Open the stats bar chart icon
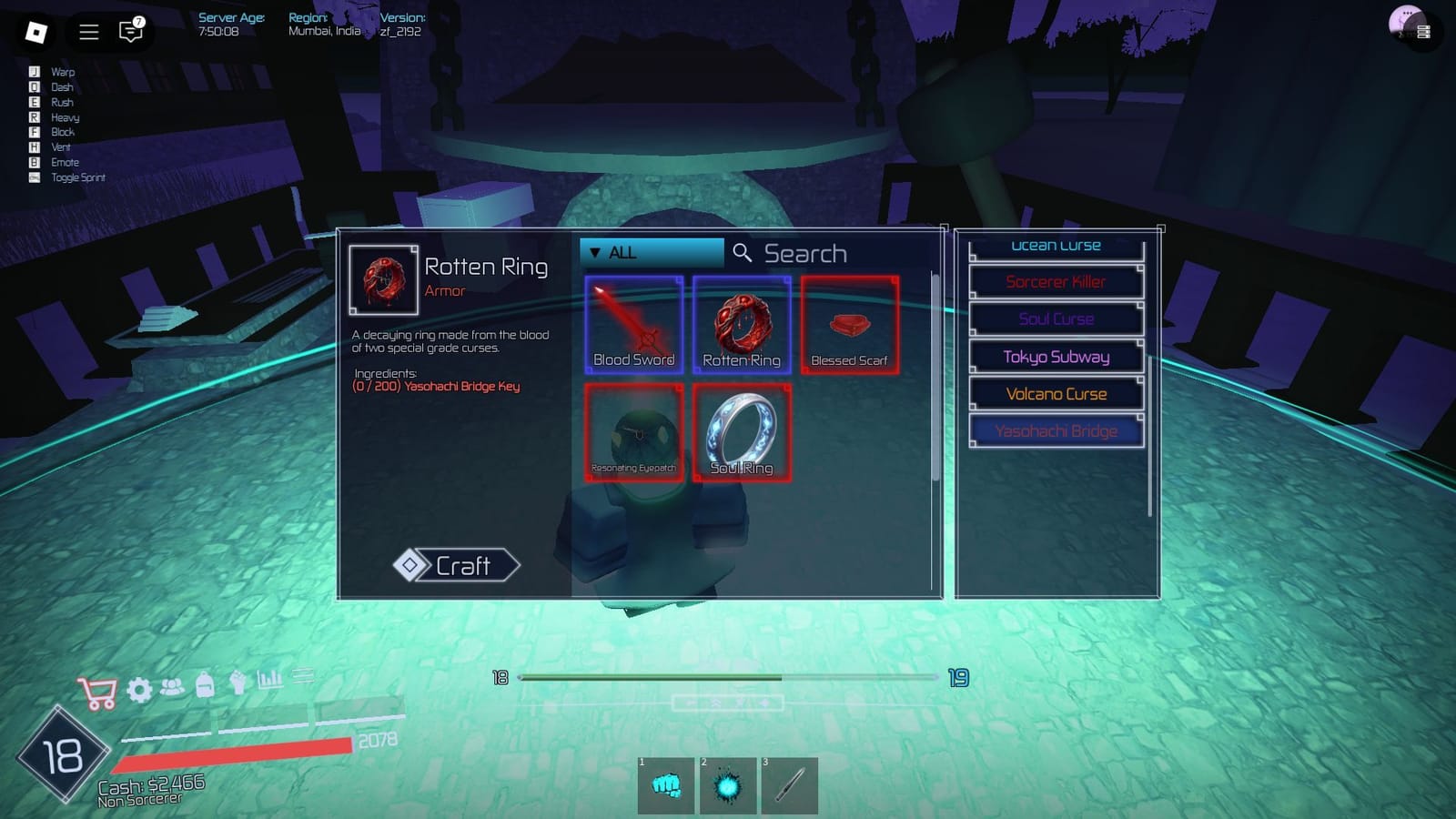Viewport: 1456px width, 819px height. click(x=268, y=681)
